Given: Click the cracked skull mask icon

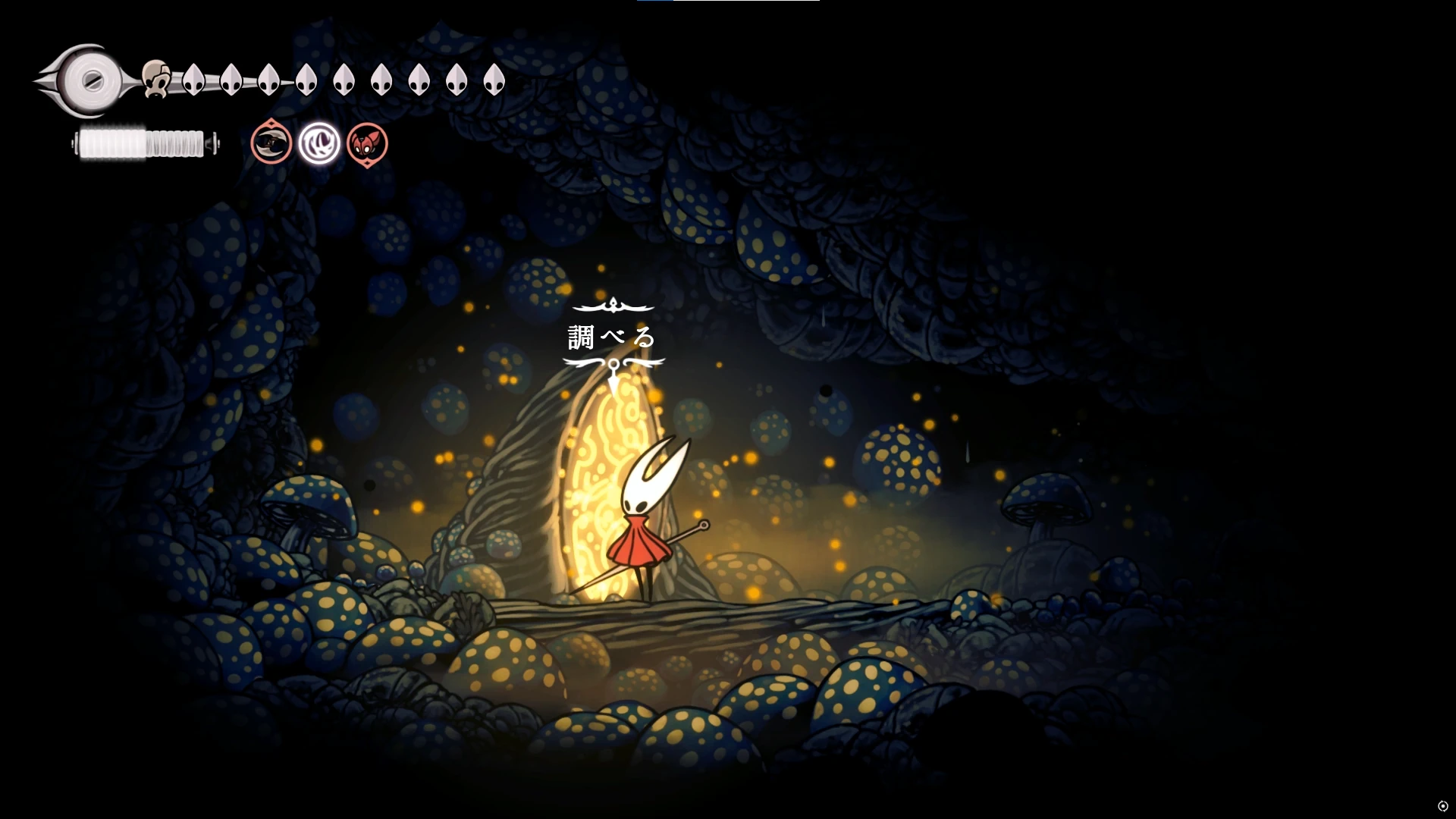Looking at the screenshot, I should coord(155,78).
